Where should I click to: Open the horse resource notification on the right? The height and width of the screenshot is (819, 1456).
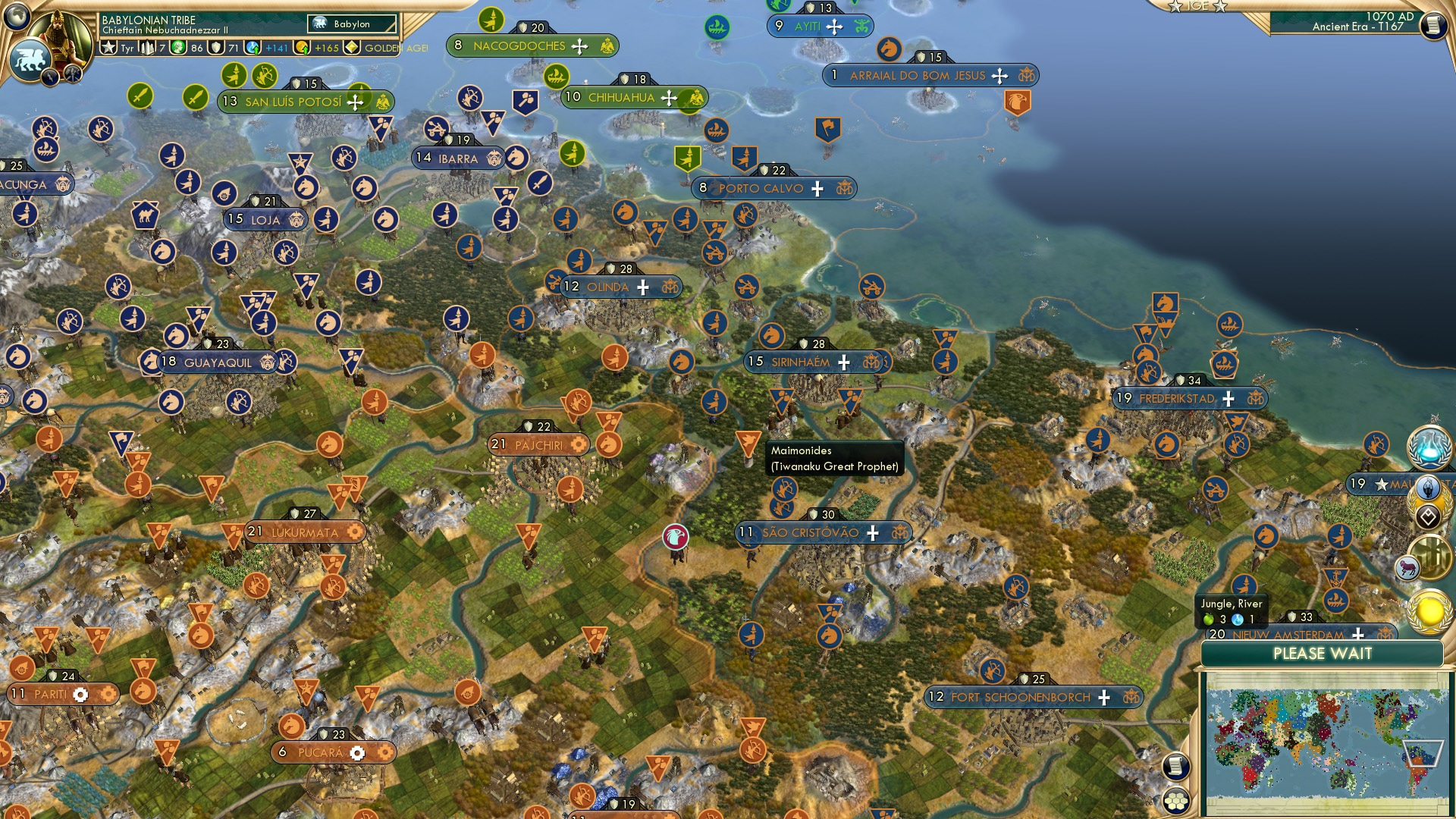click(1410, 566)
